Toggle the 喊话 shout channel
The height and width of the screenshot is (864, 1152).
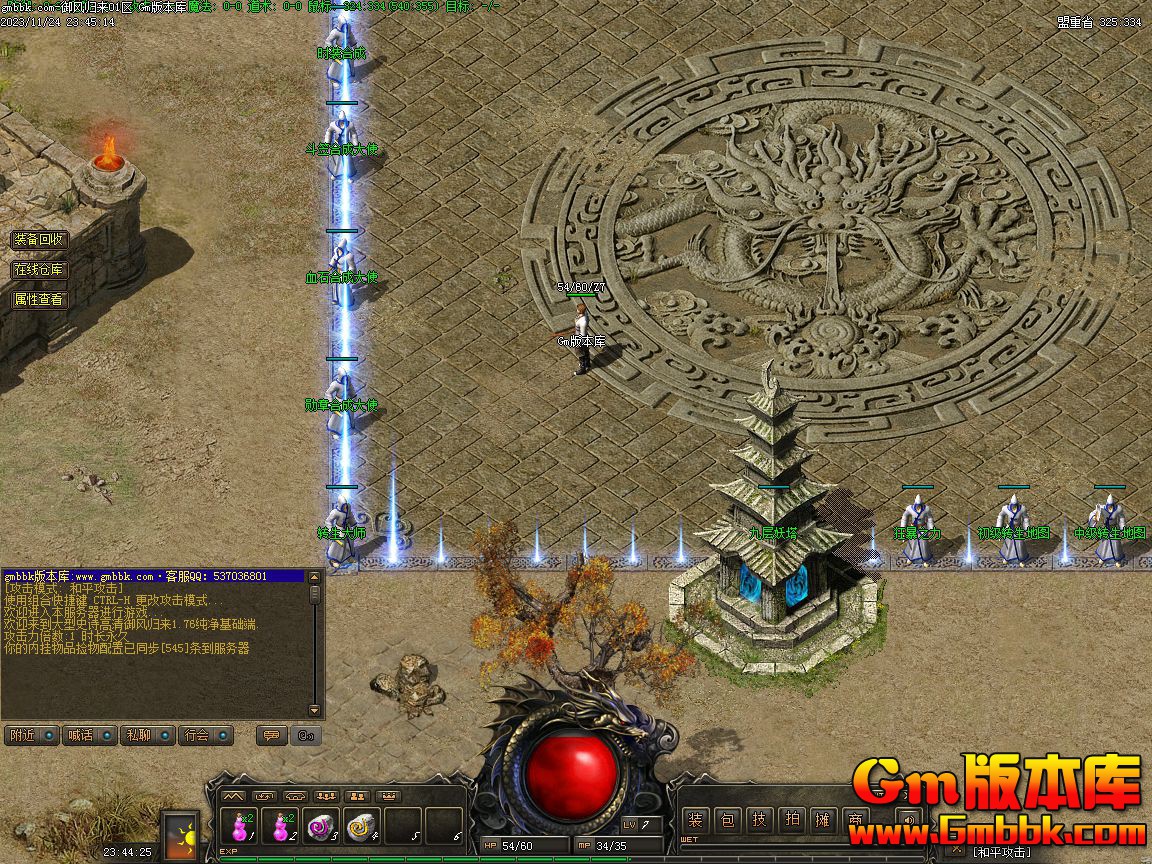pos(87,735)
